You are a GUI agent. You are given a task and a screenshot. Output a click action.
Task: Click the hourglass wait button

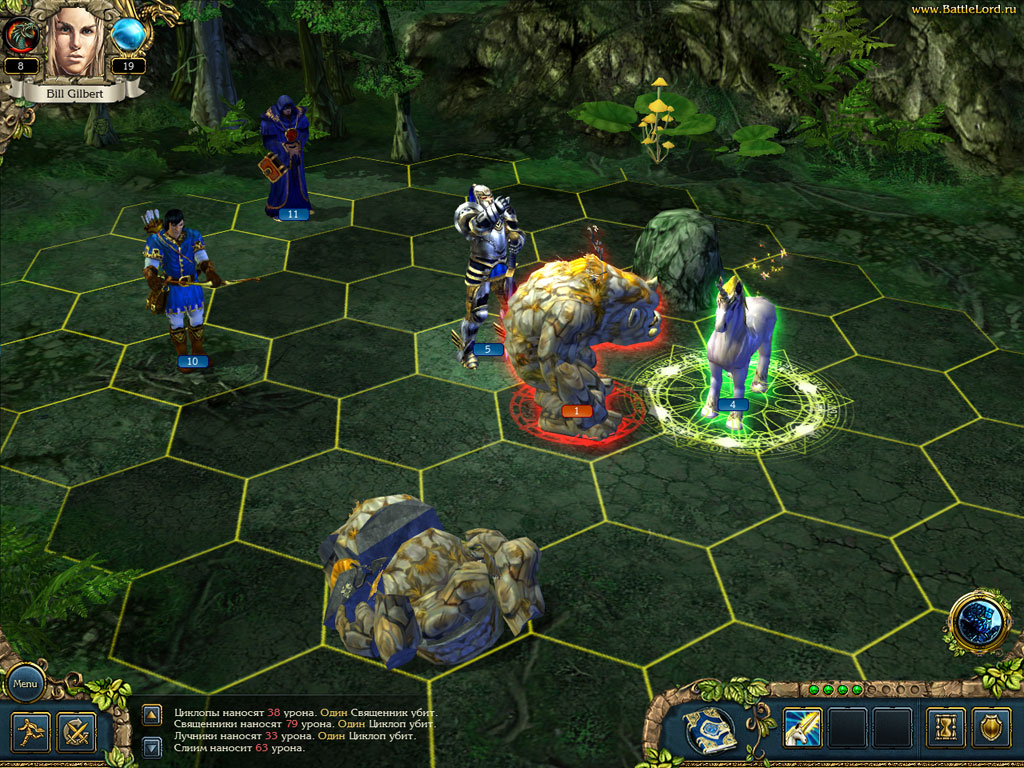tap(944, 727)
